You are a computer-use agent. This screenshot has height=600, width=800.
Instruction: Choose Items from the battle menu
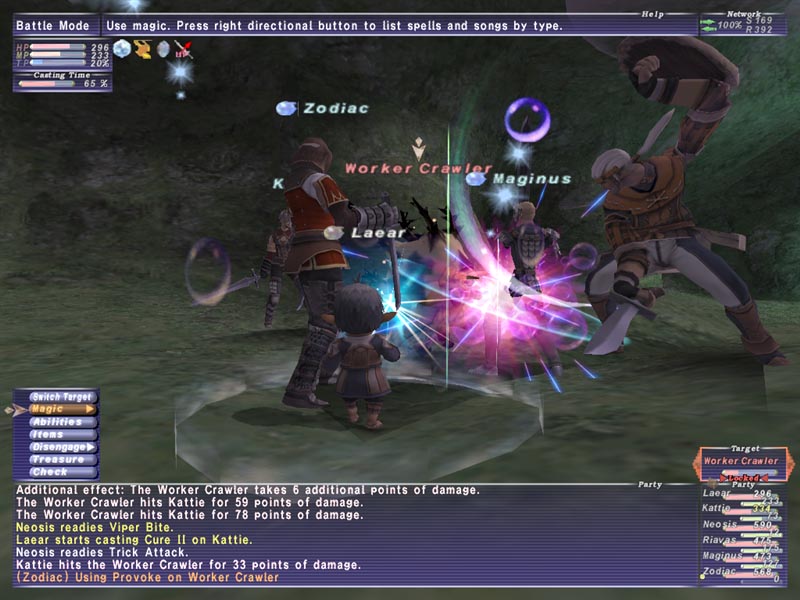62,434
